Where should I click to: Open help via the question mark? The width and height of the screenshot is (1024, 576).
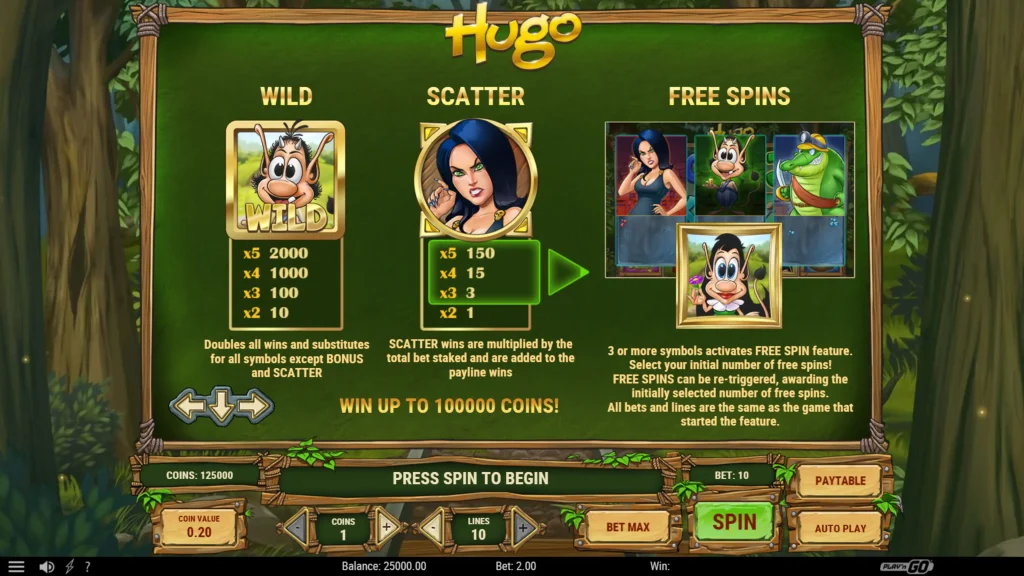pyautogui.click(x=87, y=566)
